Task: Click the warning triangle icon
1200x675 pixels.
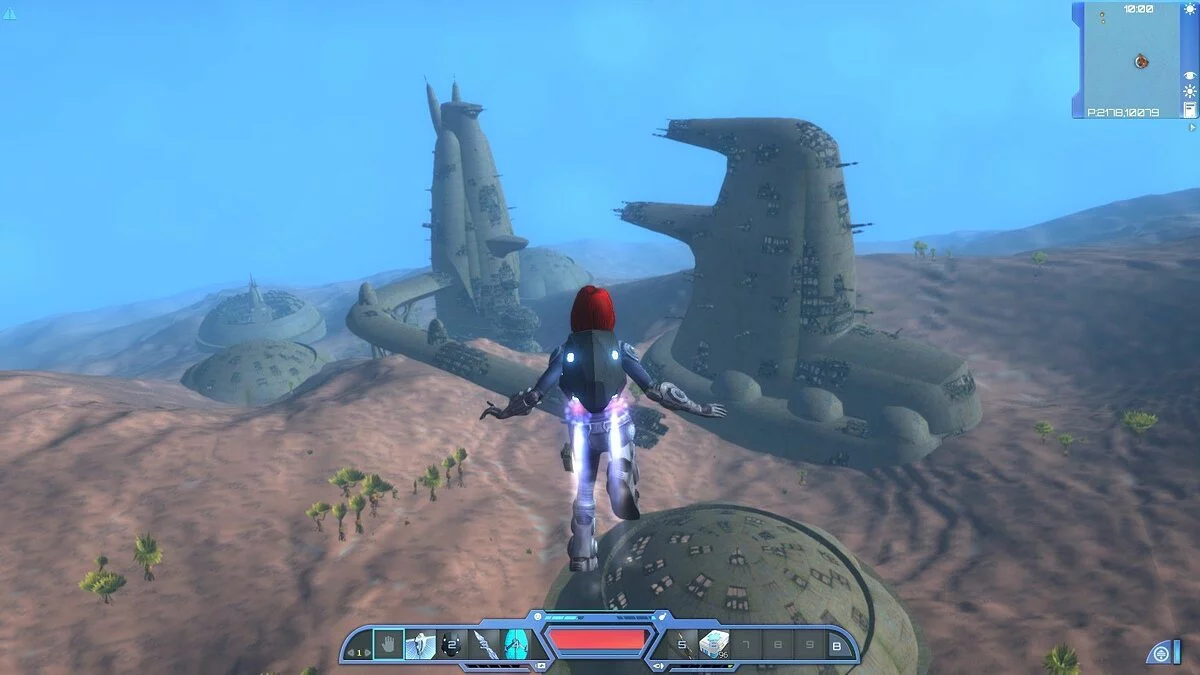Action: pos(10,13)
